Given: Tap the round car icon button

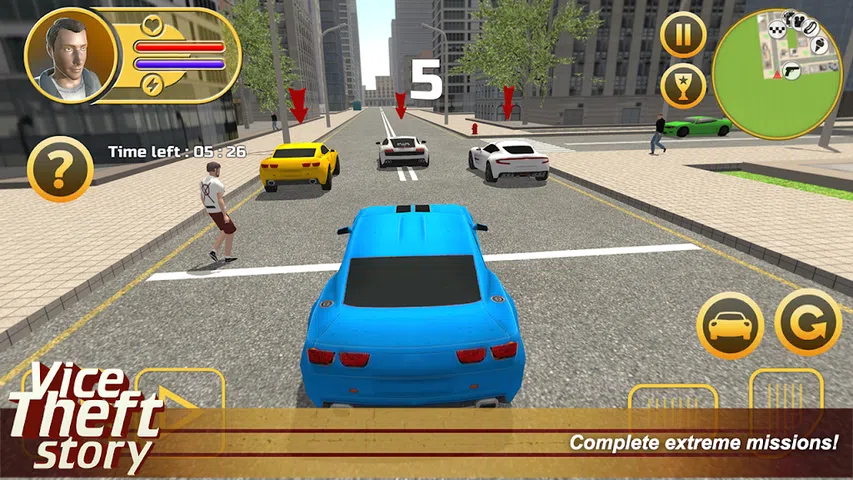Looking at the screenshot, I should 730,325.
